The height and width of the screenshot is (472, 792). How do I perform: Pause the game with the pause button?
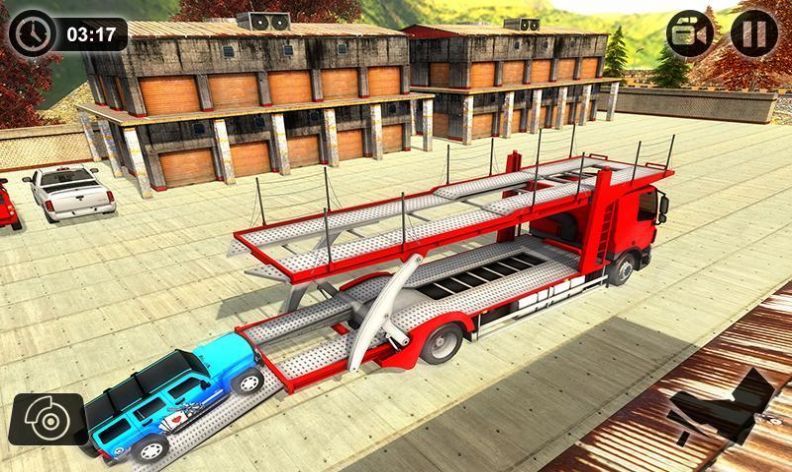pyautogui.click(x=754, y=33)
